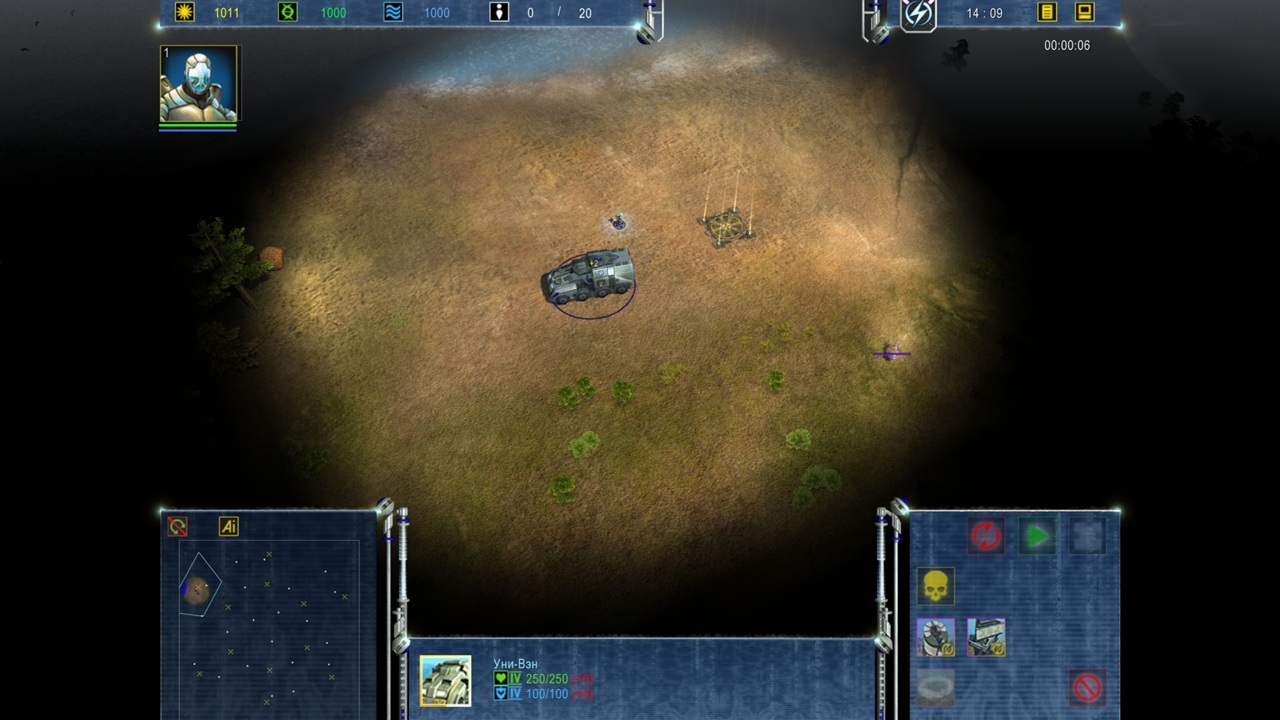Click the selected vehicle portrait
This screenshot has height=720, width=1280.
point(445,681)
